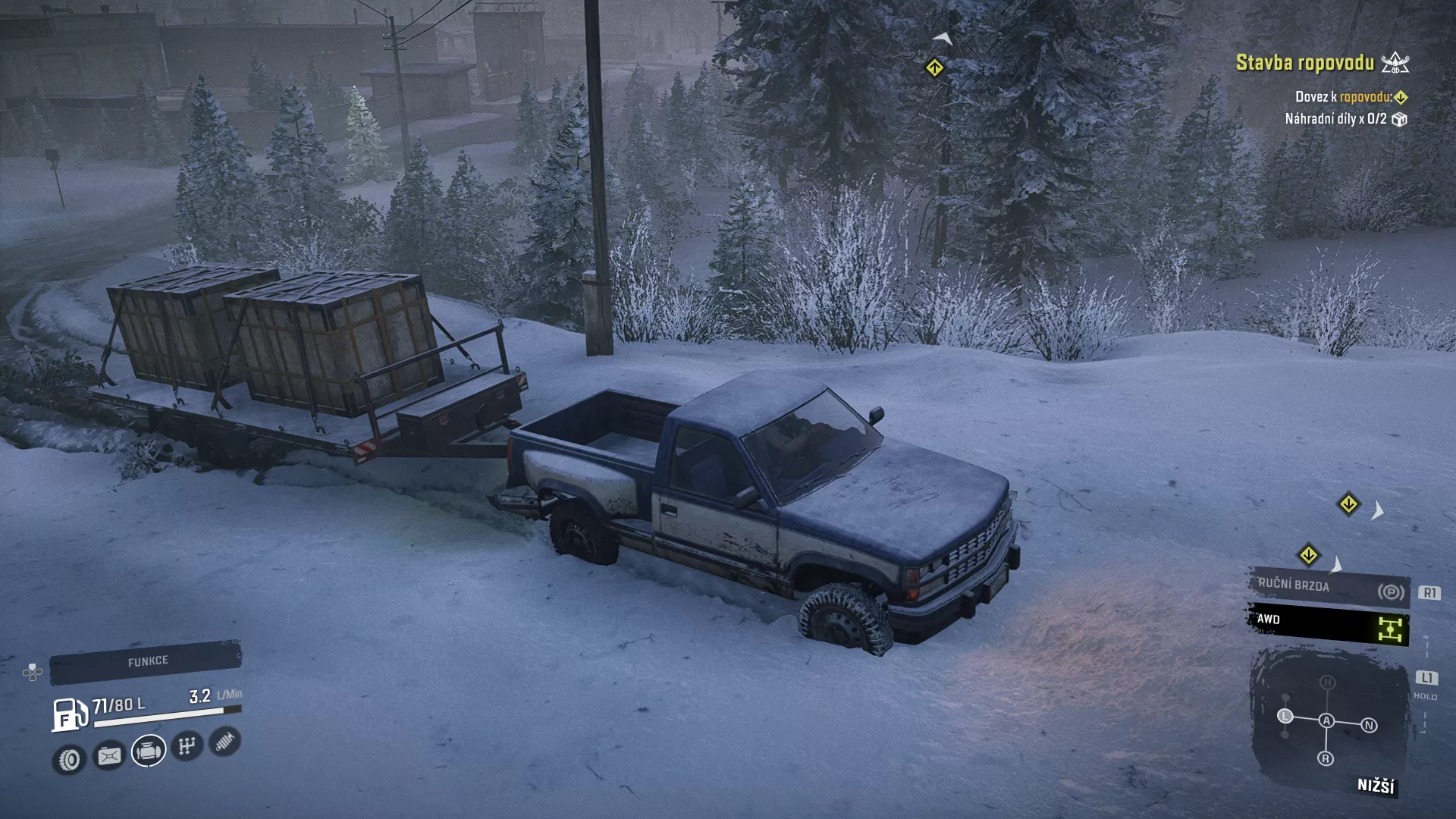
Task: Open the Funkce panel
Action: pos(146,662)
